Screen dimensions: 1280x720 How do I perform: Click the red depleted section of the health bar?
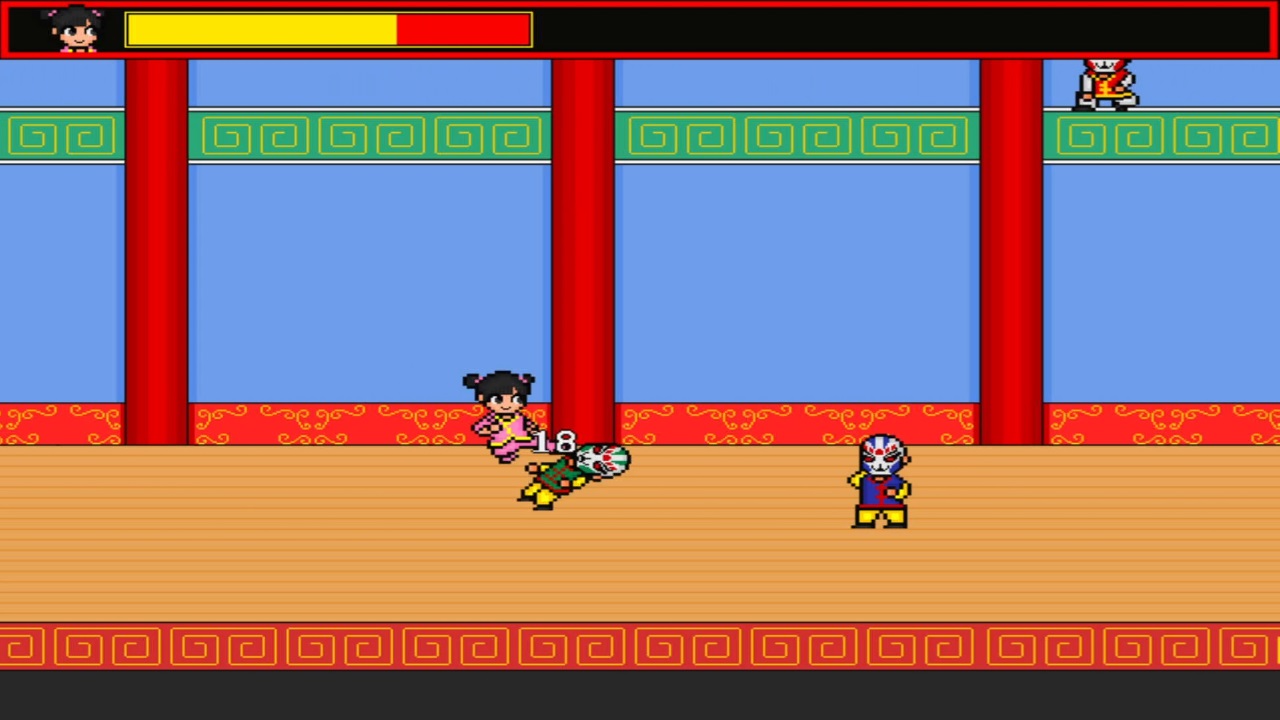[460, 30]
